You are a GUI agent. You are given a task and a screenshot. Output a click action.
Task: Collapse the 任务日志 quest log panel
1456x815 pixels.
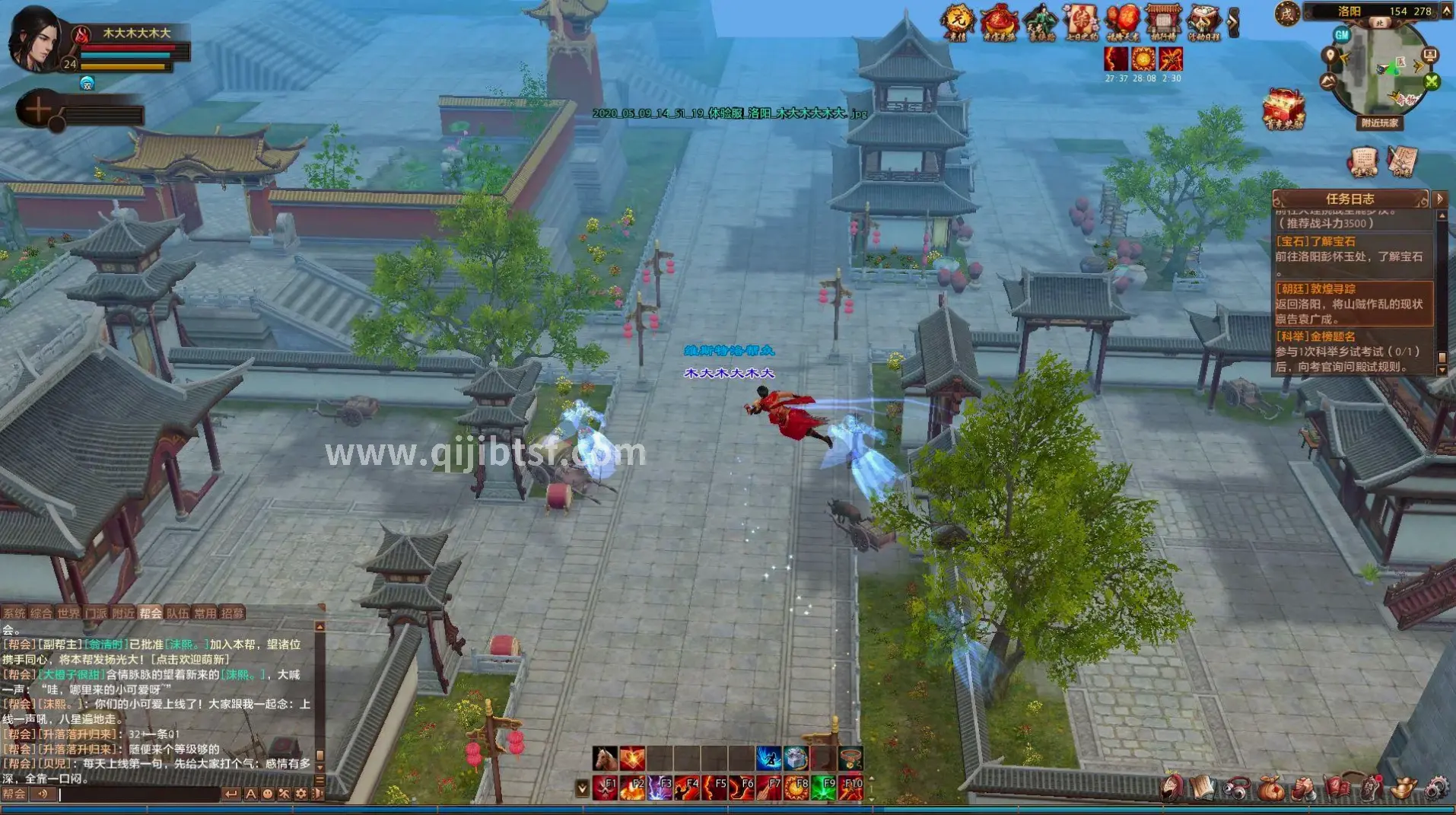(1439, 199)
